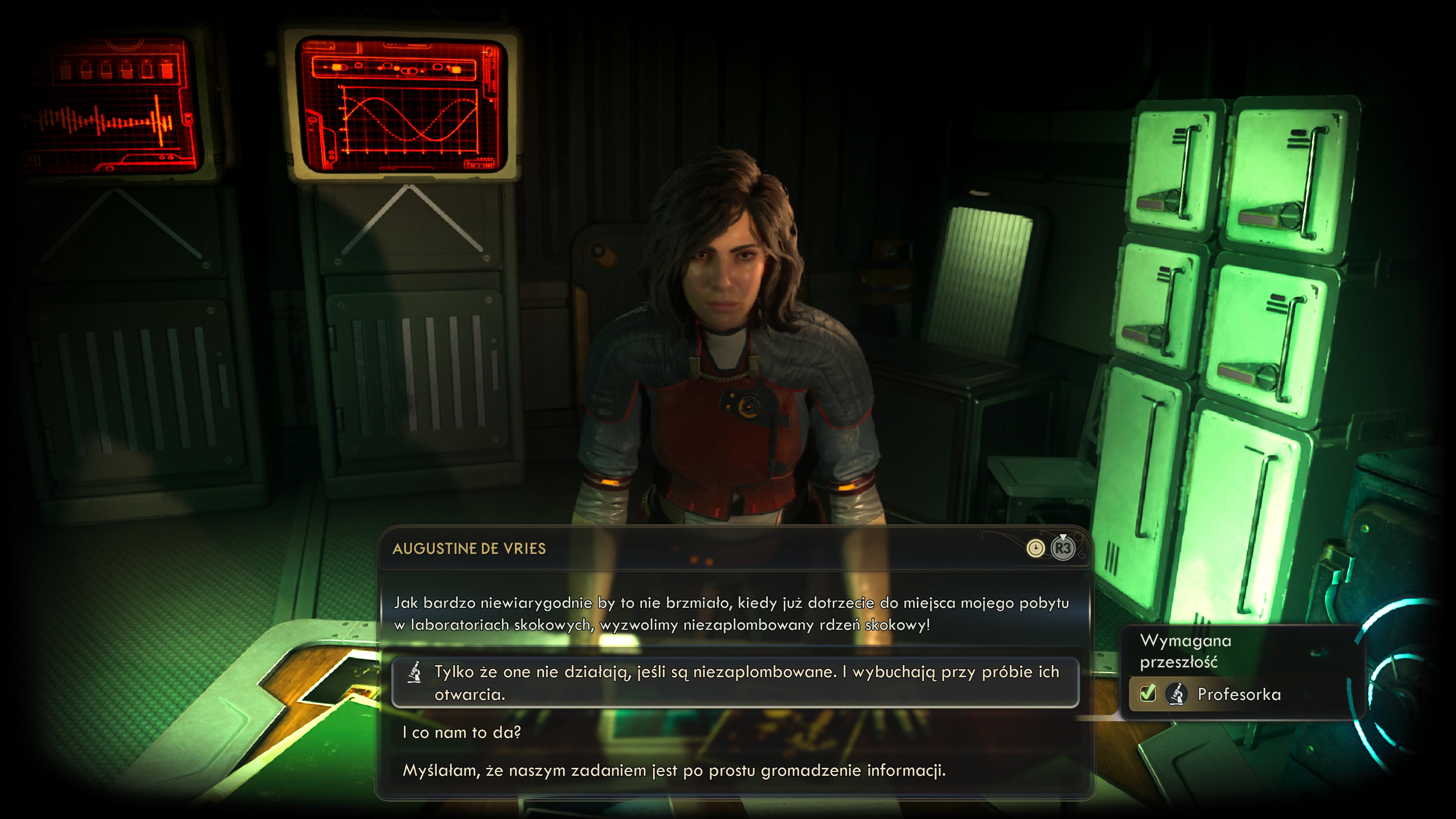Select the reply "I co nam to da?"

tap(461, 733)
